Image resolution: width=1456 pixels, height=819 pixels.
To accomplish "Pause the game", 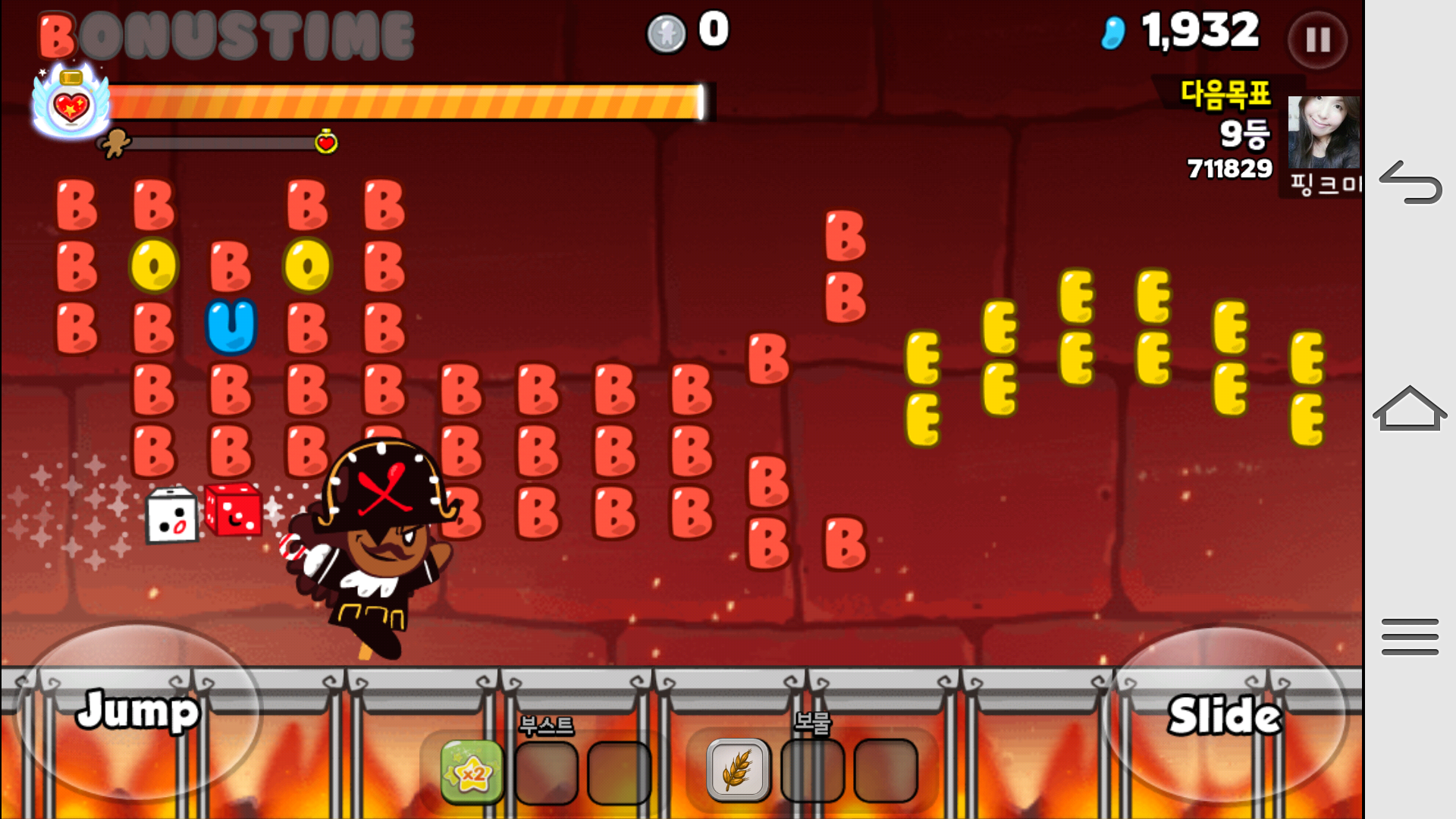I will click(1317, 39).
